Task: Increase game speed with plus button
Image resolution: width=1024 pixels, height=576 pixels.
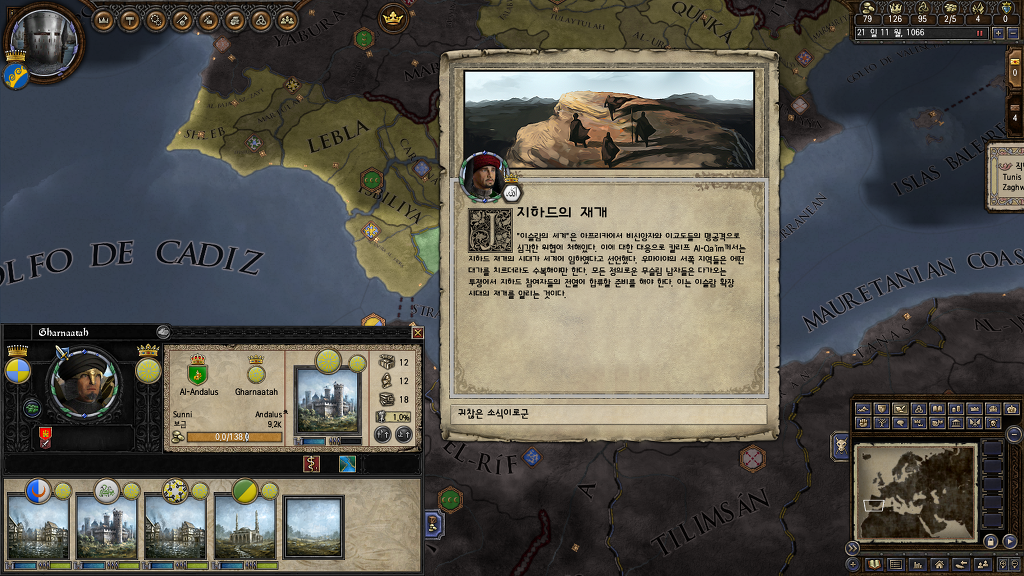Action: (x=997, y=32)
